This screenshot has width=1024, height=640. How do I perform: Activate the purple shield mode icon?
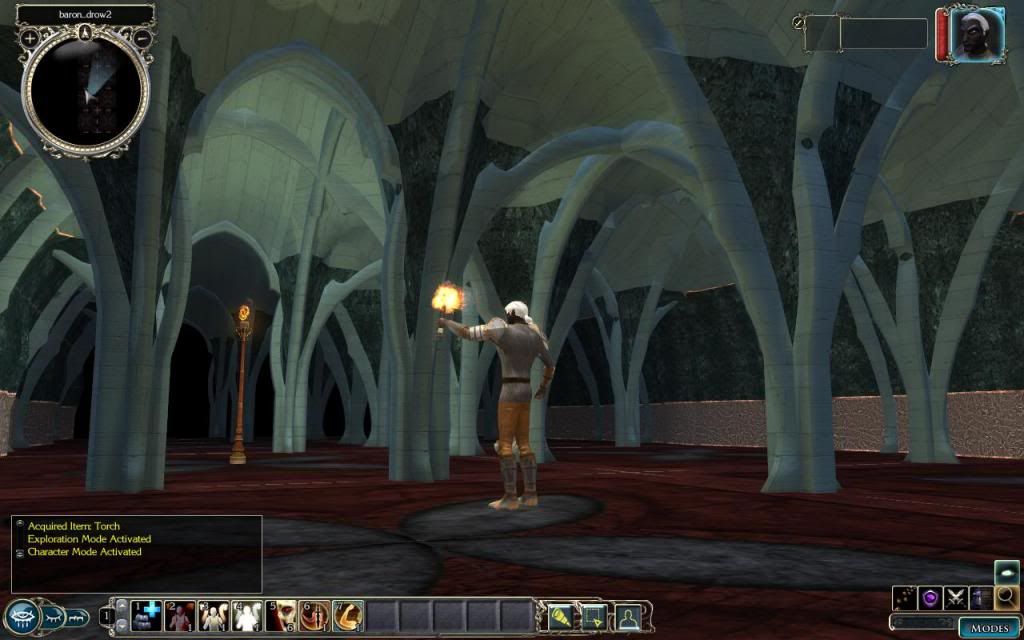930,599
